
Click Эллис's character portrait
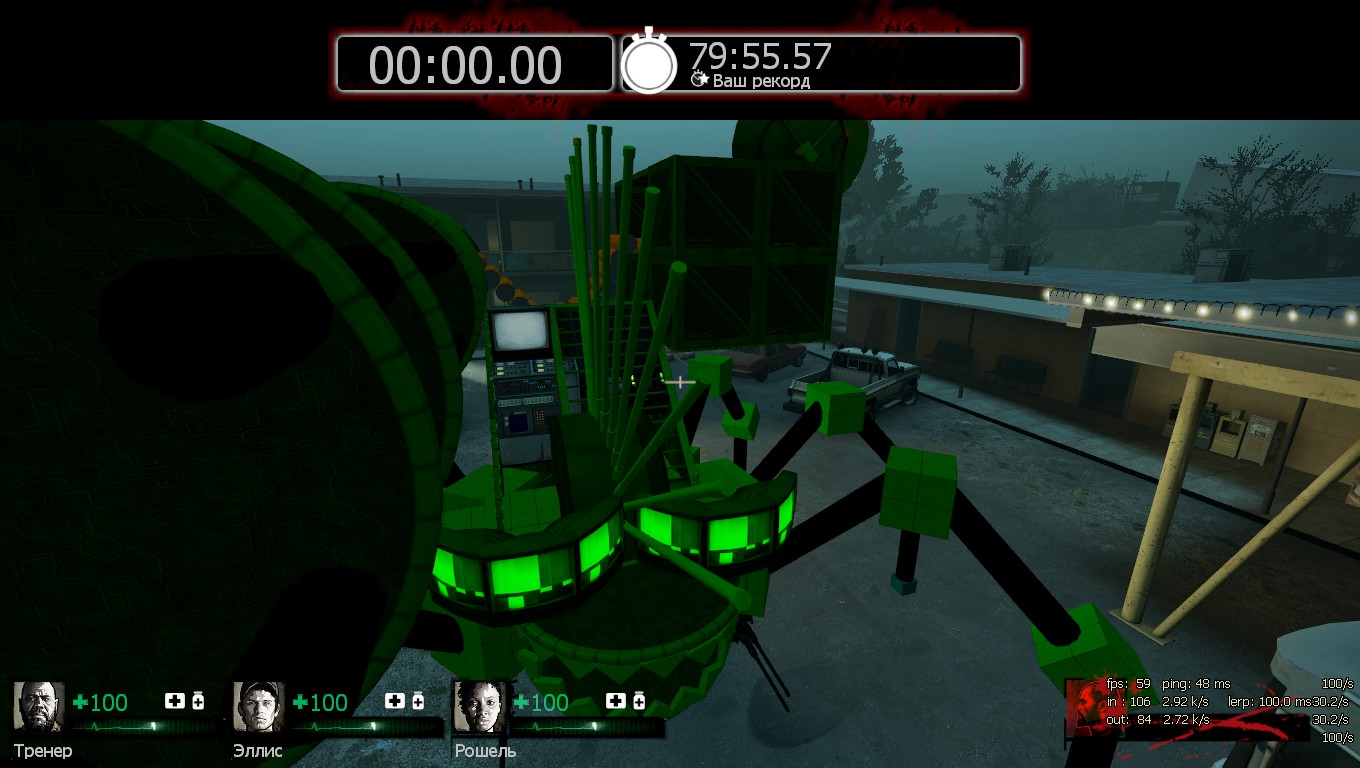tap(259, 707)
